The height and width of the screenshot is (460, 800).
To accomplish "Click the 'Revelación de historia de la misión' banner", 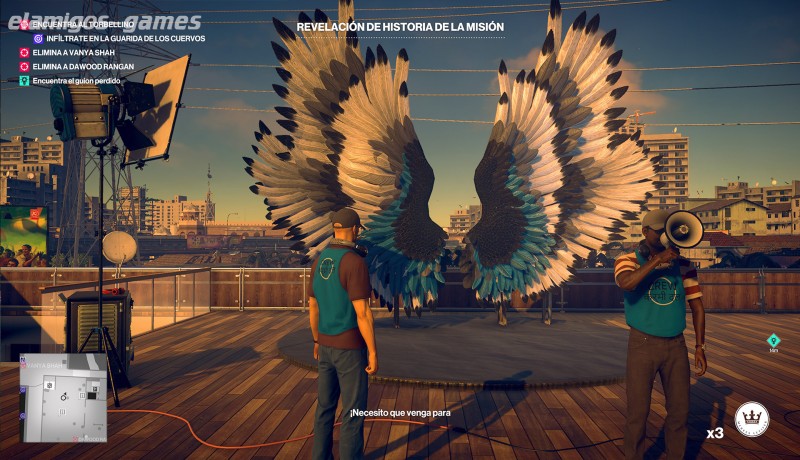I will pyautogui.click(x=400, y=27).
